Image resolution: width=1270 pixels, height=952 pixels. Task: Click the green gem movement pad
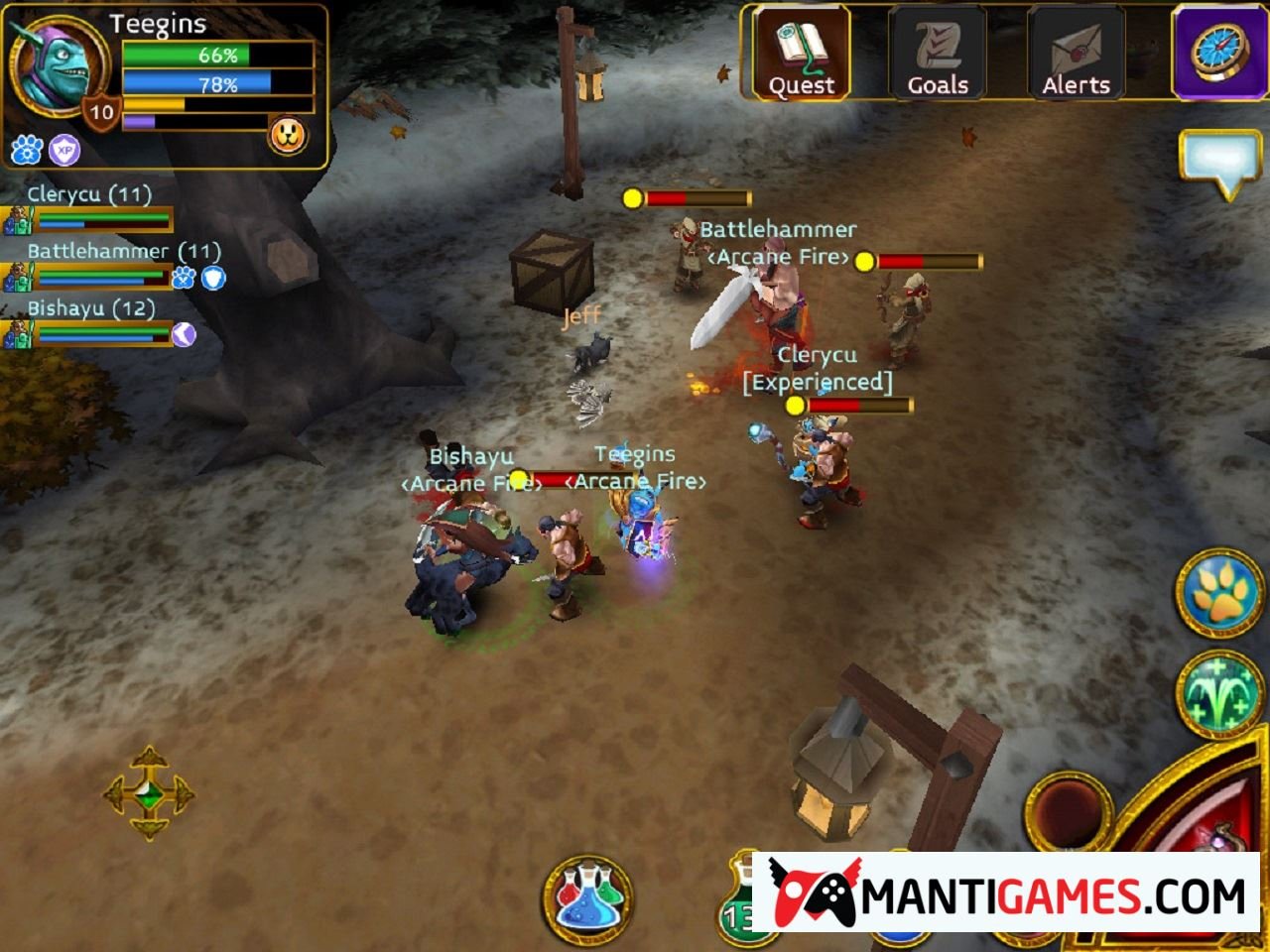pyautogui.click(x=149, y=793)
